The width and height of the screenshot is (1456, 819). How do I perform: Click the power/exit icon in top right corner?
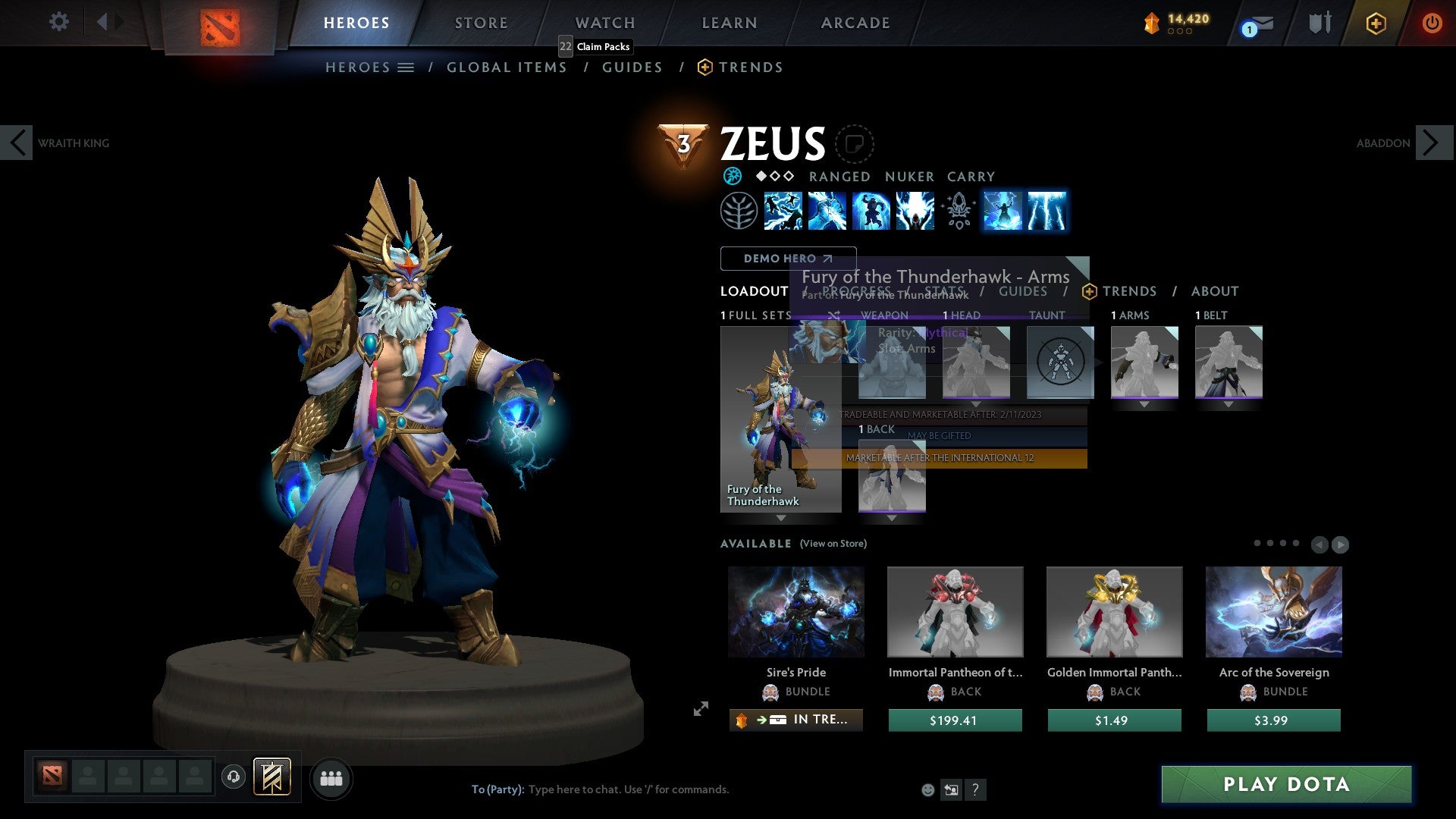pos(1432,23)
